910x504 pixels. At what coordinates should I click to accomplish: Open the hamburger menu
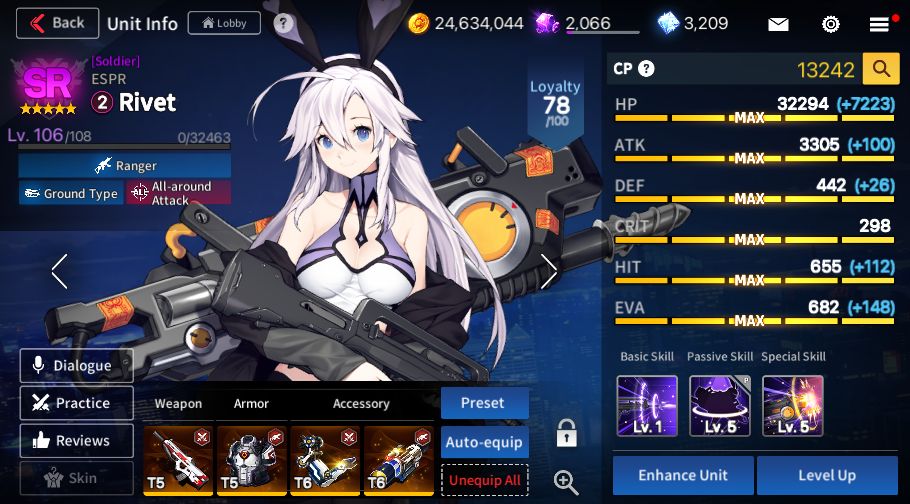tap(879, 24)
